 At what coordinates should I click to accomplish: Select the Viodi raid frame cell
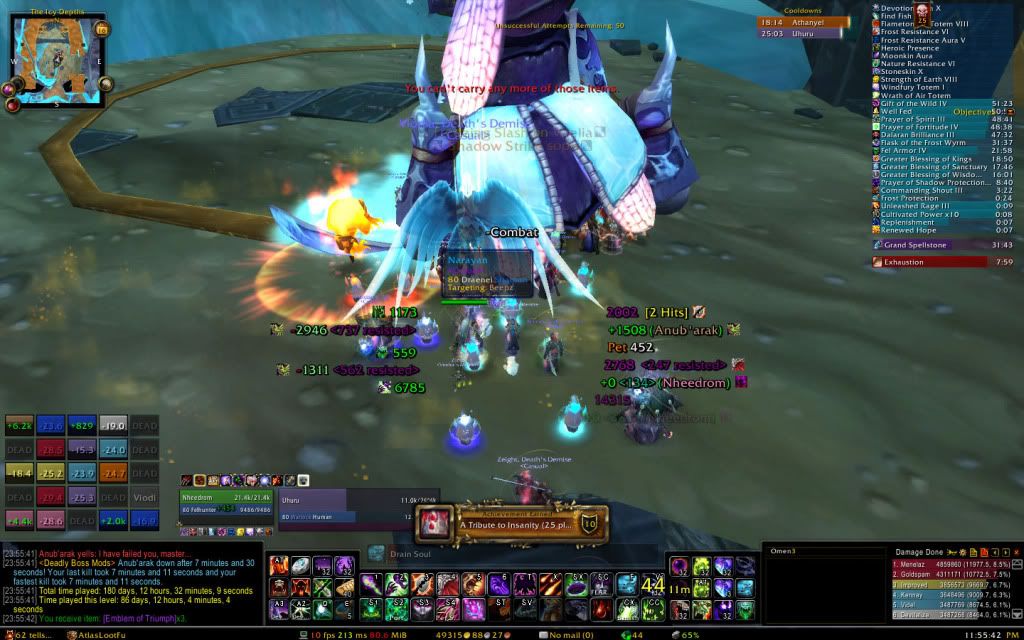(116, 497)
